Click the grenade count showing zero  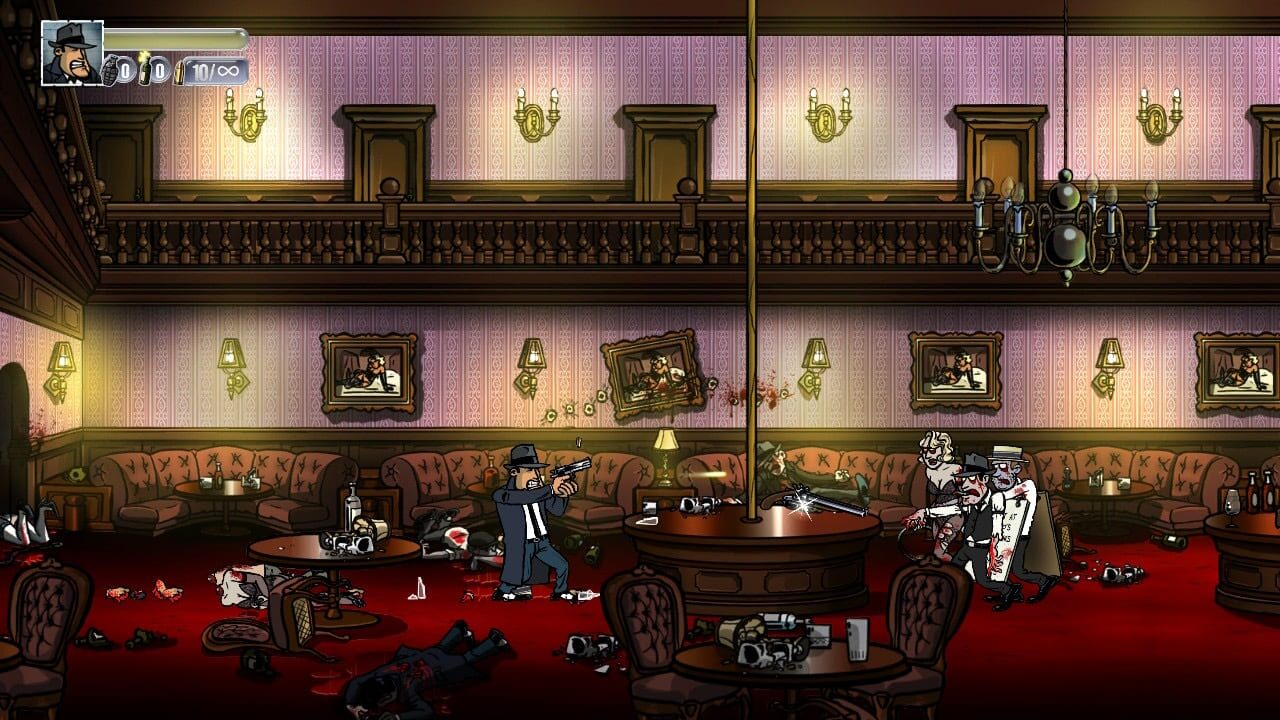pyautogui.click(x=126, y=70)
